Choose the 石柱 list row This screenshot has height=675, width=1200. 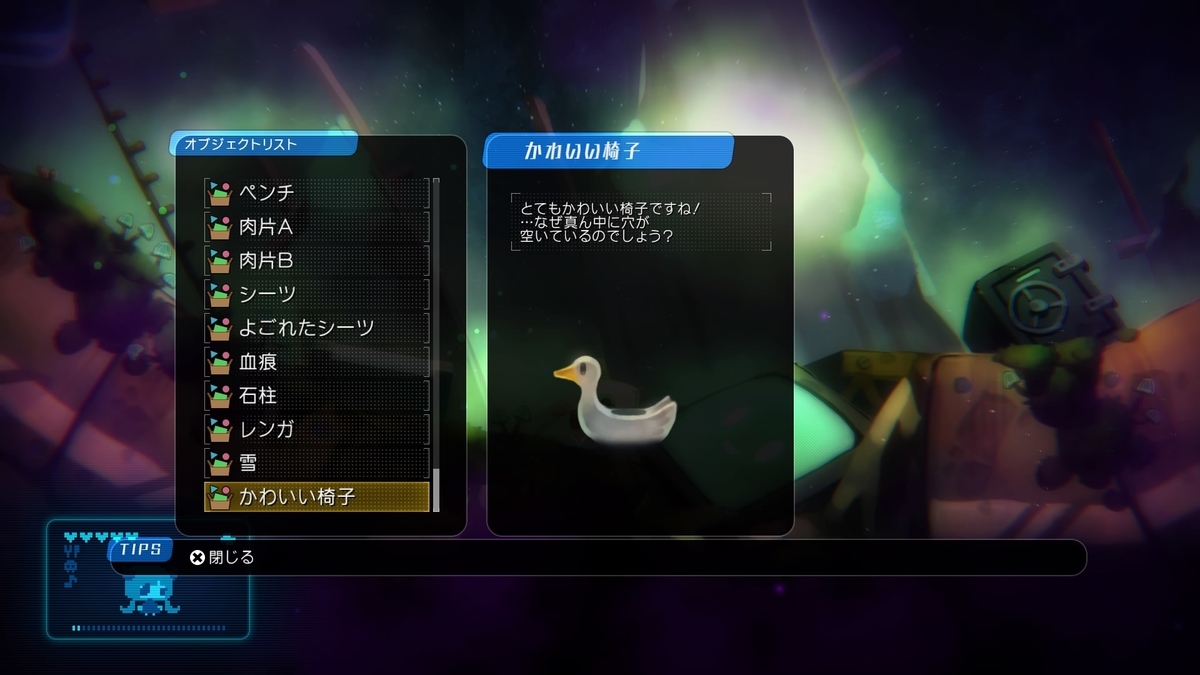(x=317, y=396)
